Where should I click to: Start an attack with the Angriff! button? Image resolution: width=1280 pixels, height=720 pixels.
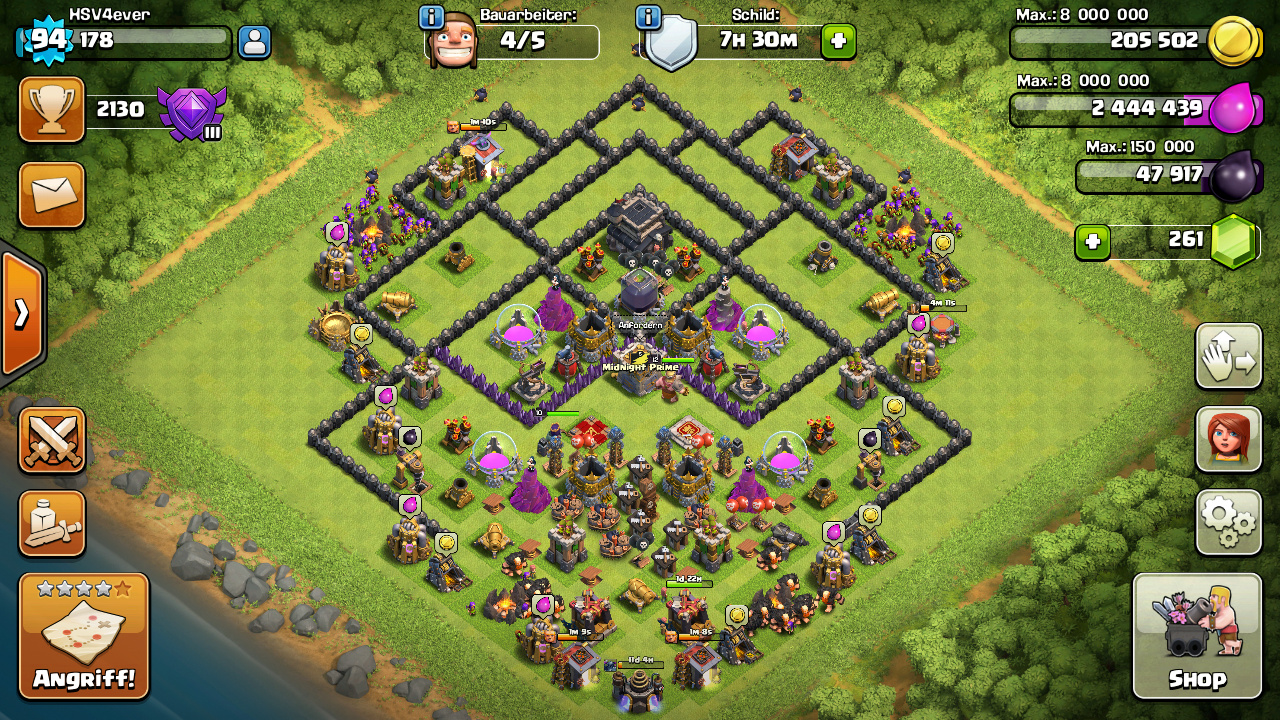click(84, 636)
